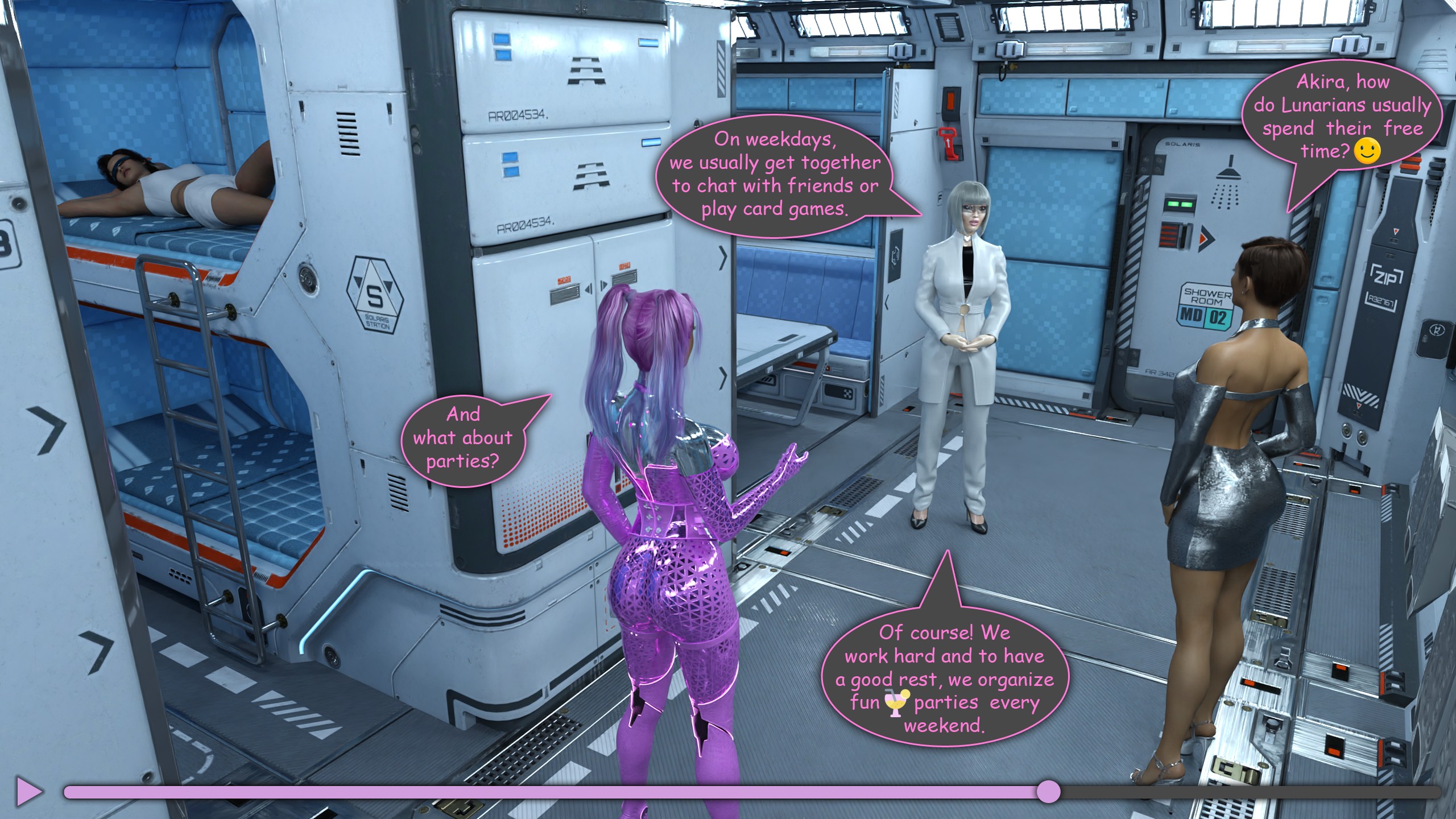Click the play button triangle
Image resolution: width=1456 pixels, height=819 pixels.
(29, 791)
